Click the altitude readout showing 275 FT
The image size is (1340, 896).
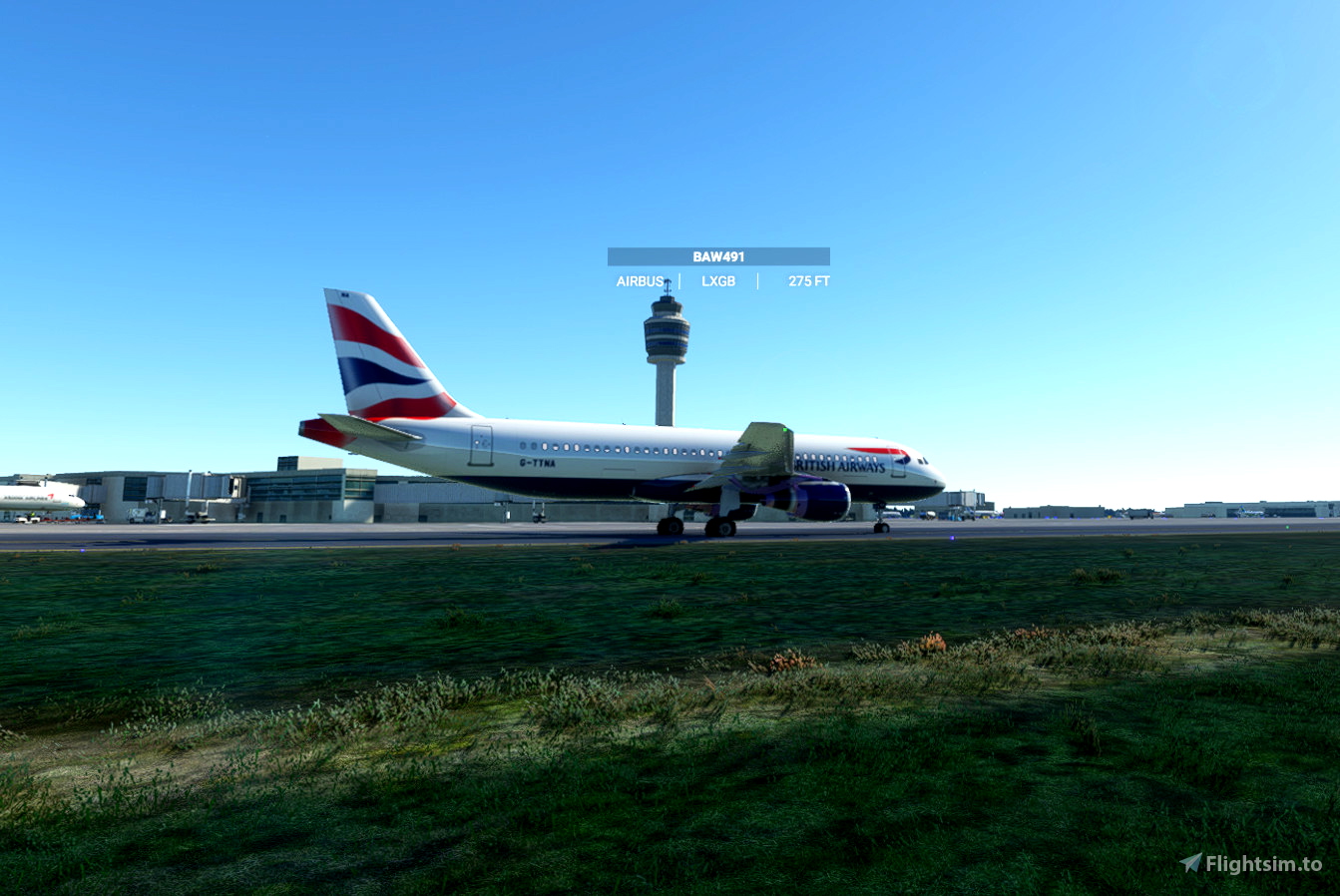(x=809, y=281)
